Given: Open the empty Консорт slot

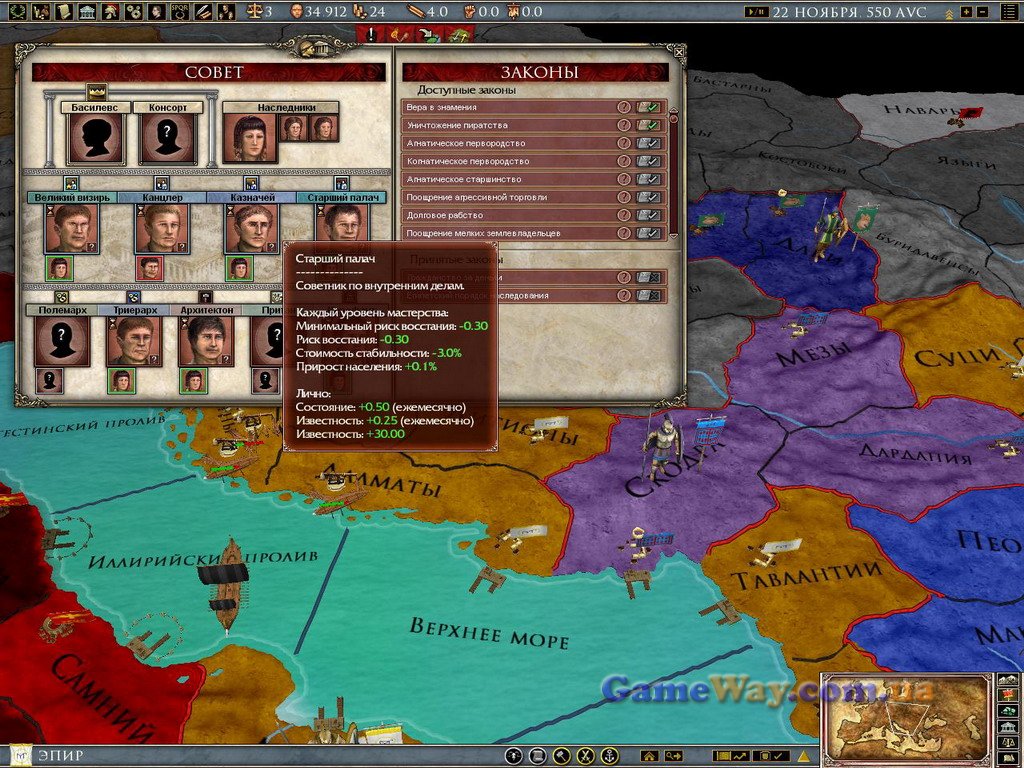Looking at the screenshot, I should tap(167, 138).
